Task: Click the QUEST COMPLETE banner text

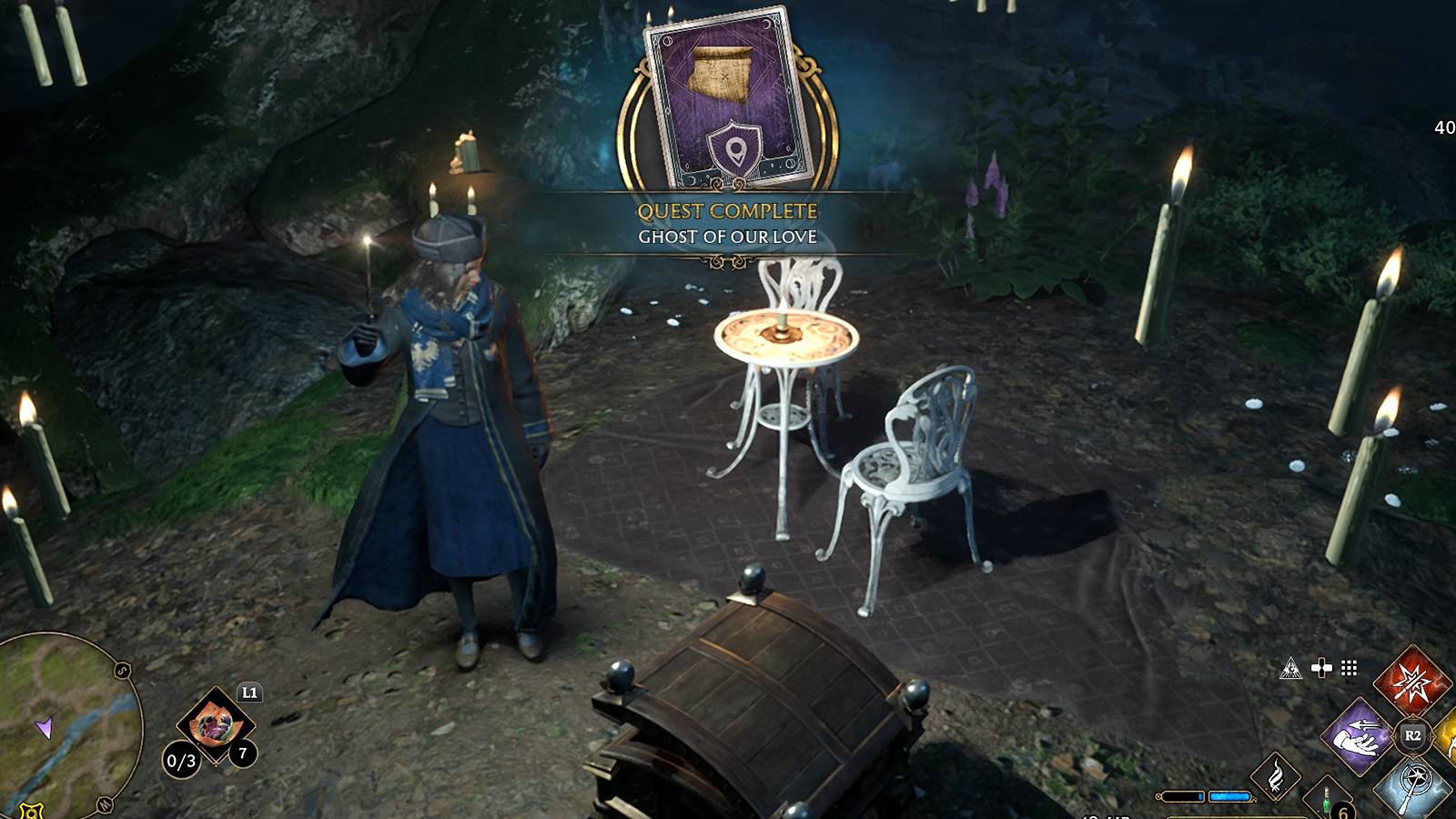Action: point(728,209)
